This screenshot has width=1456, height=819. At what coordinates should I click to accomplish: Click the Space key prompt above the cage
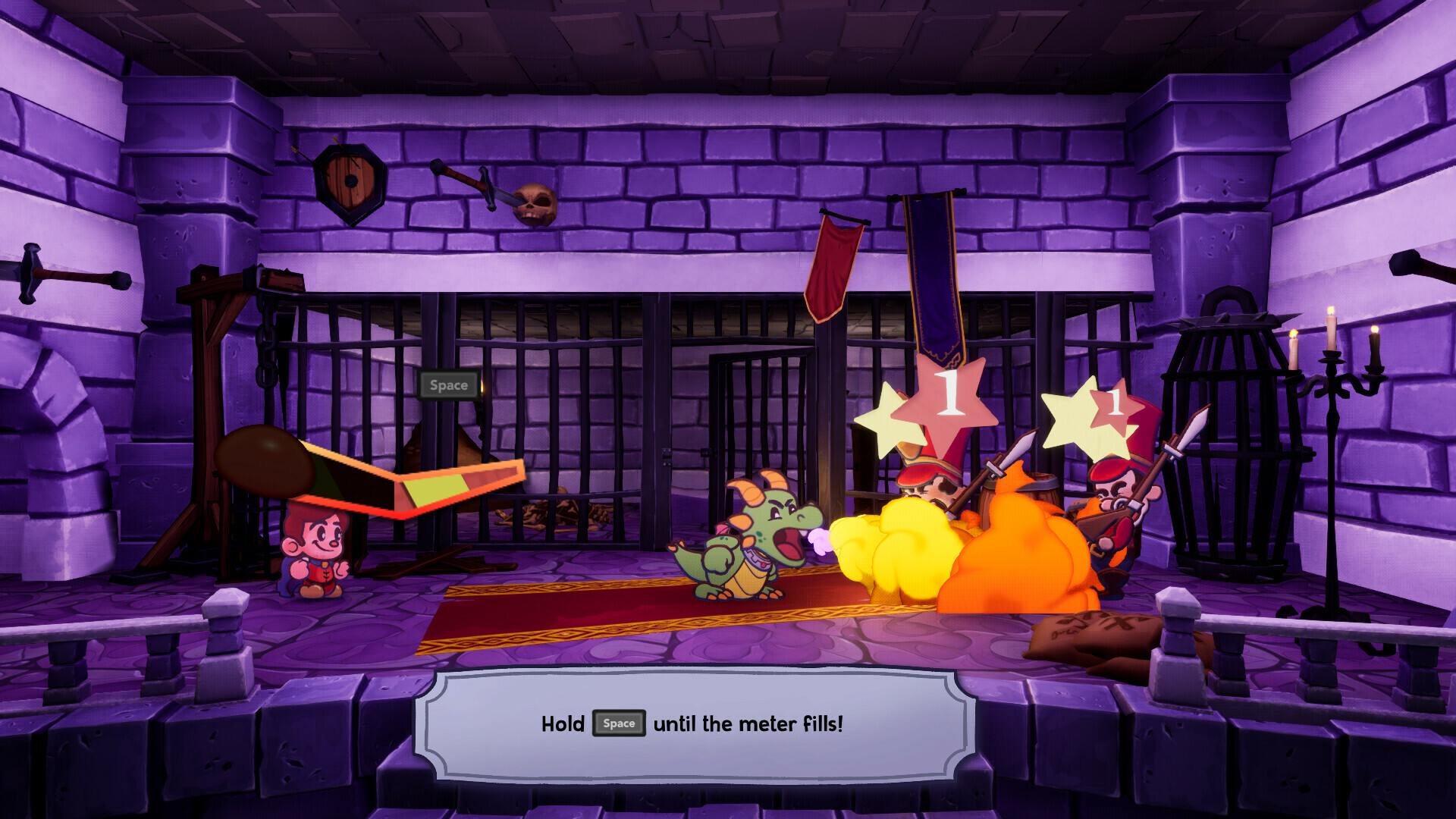tap(449, 384)
